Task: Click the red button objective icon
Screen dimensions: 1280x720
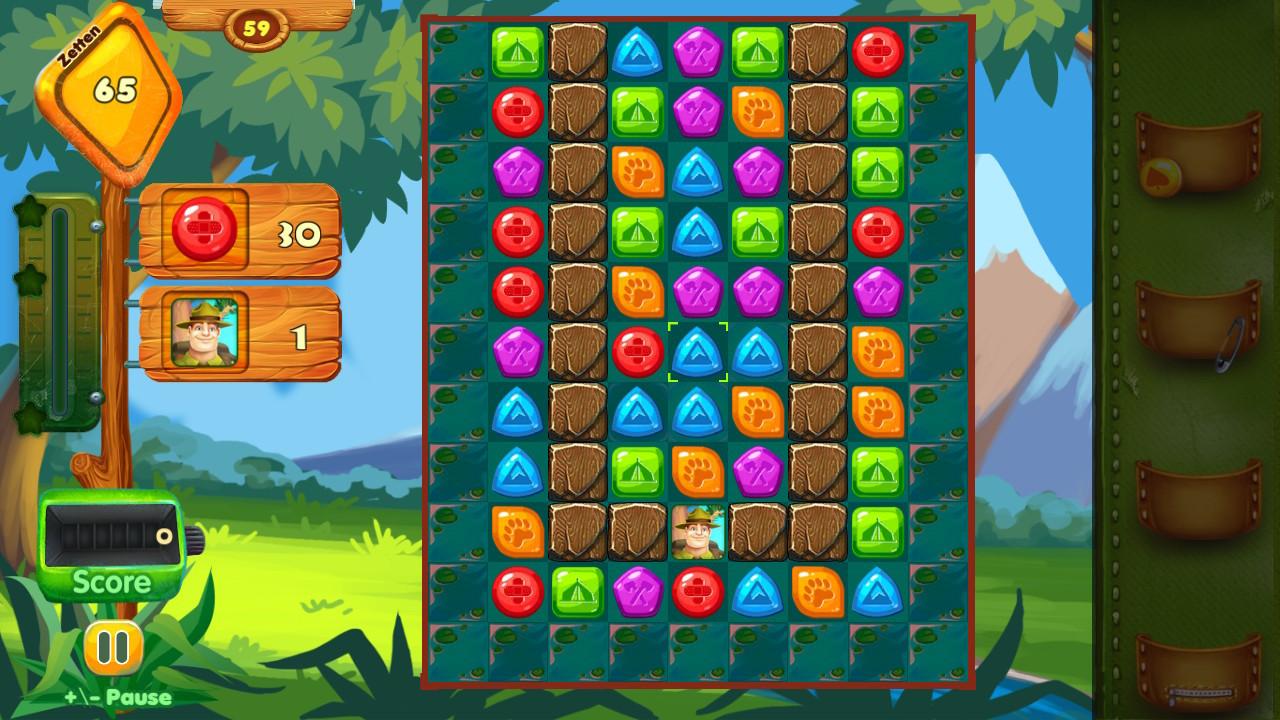Action: [203, 231]
